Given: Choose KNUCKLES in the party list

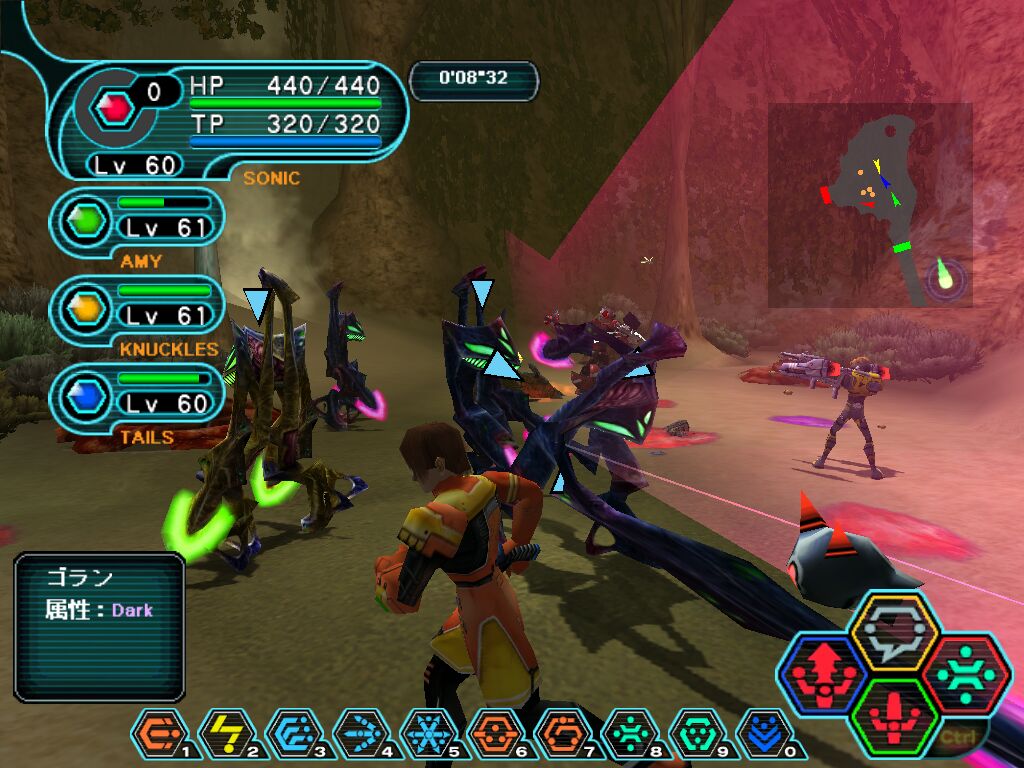Looking at the screenshot, I should click(137, 305).
